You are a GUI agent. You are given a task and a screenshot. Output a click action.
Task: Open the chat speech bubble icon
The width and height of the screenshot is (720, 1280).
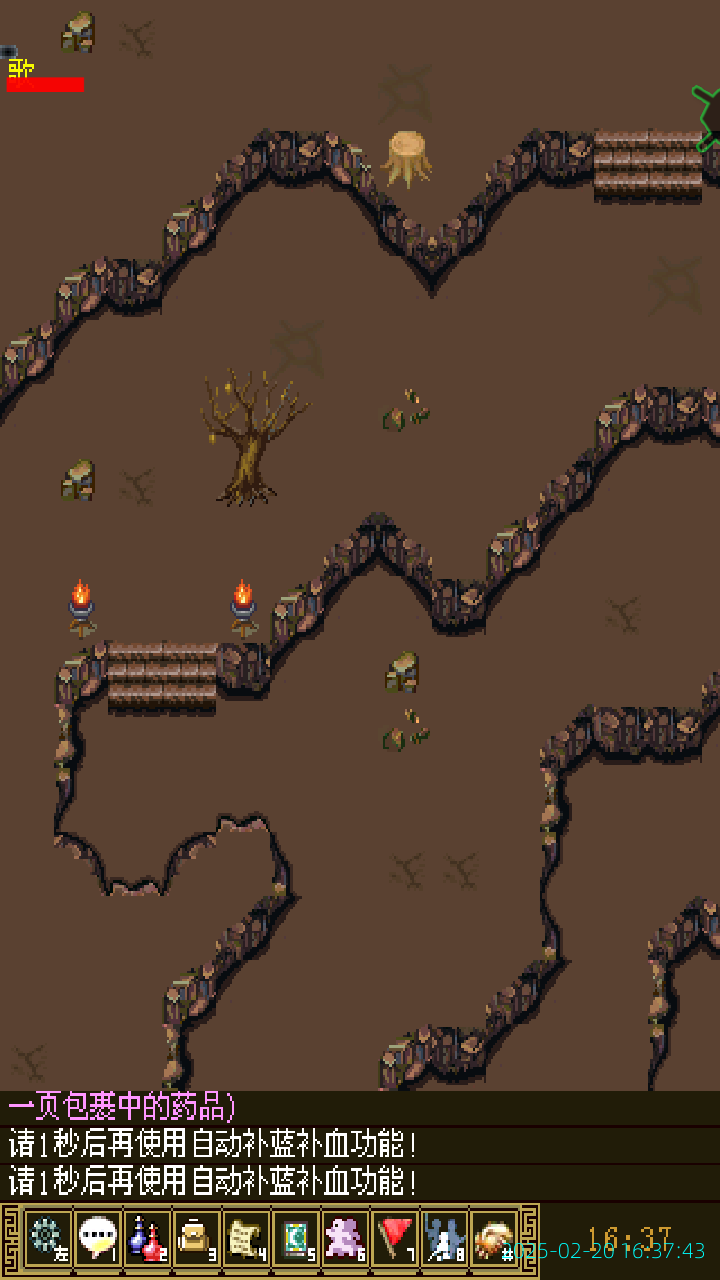(x=97, y=1238)
